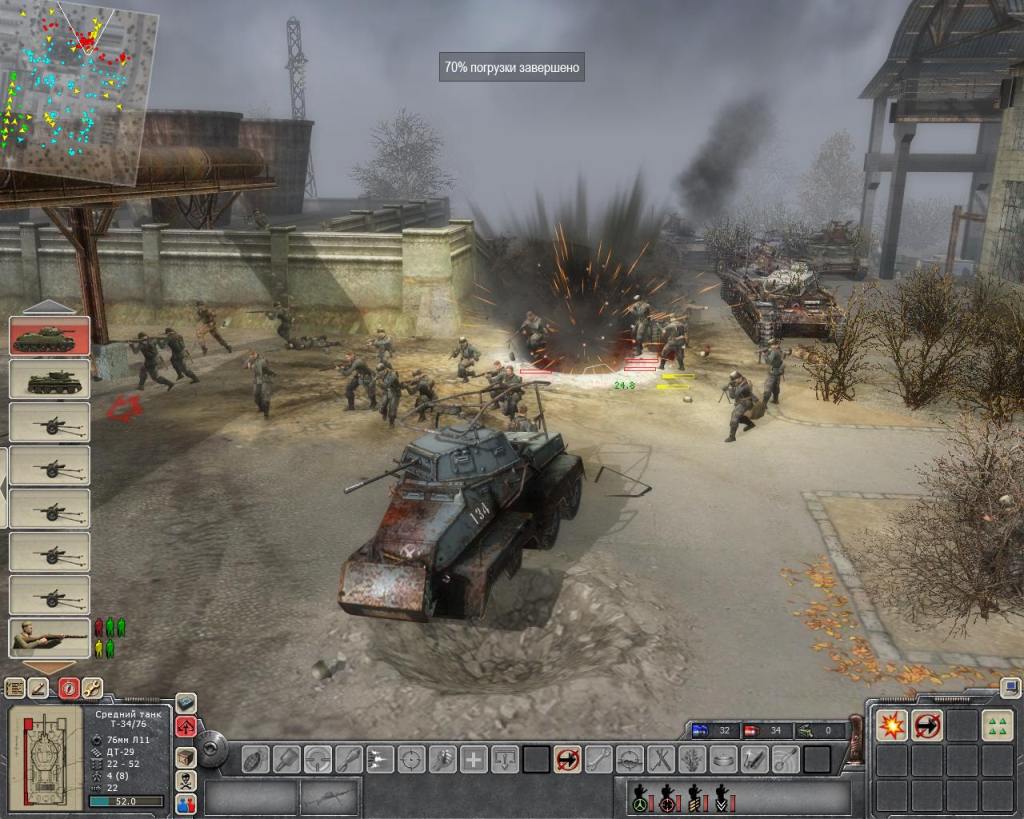1024x819 pixels.
Task: Activate the grenade throw command
Action: click(x=256, y=759)
